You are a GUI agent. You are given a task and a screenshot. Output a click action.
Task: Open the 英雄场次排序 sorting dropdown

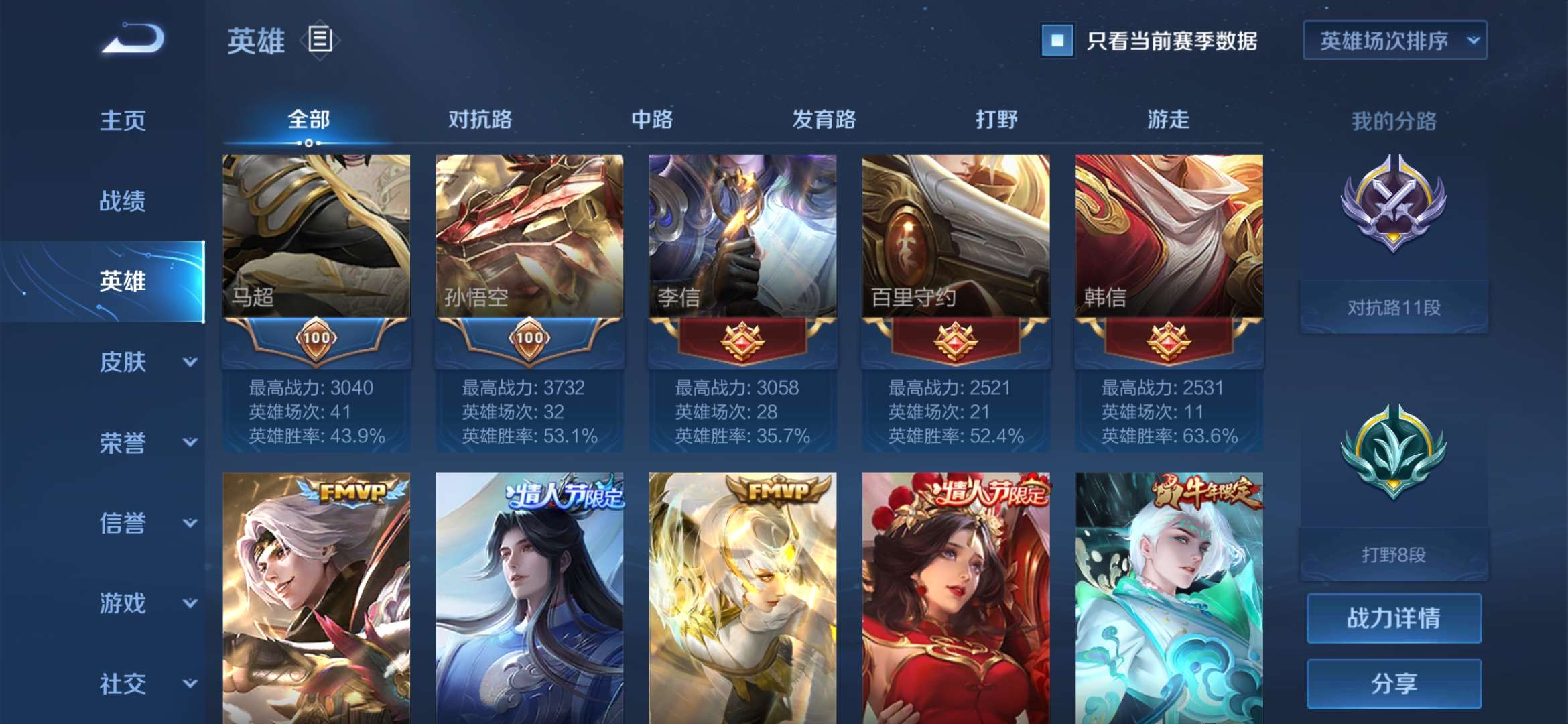[1394, 42]
